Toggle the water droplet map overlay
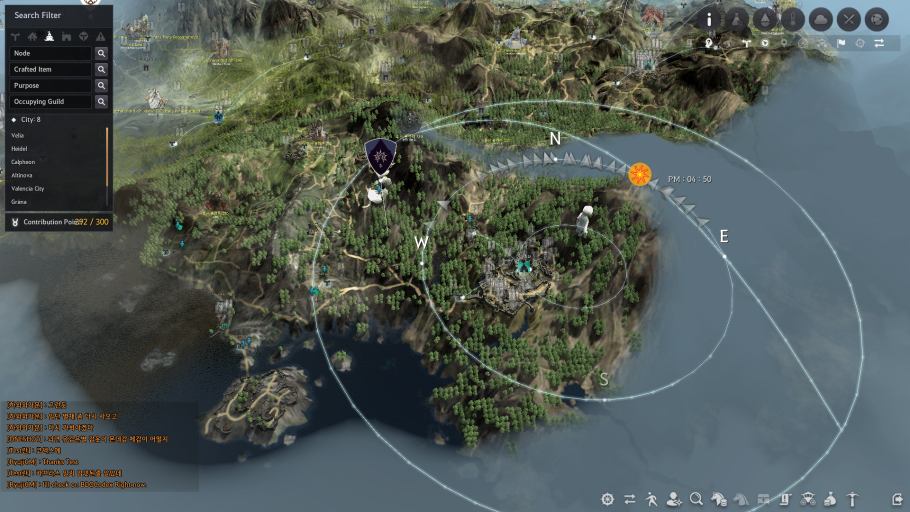The width and height of the screenshot is (910, 512). 765,19
